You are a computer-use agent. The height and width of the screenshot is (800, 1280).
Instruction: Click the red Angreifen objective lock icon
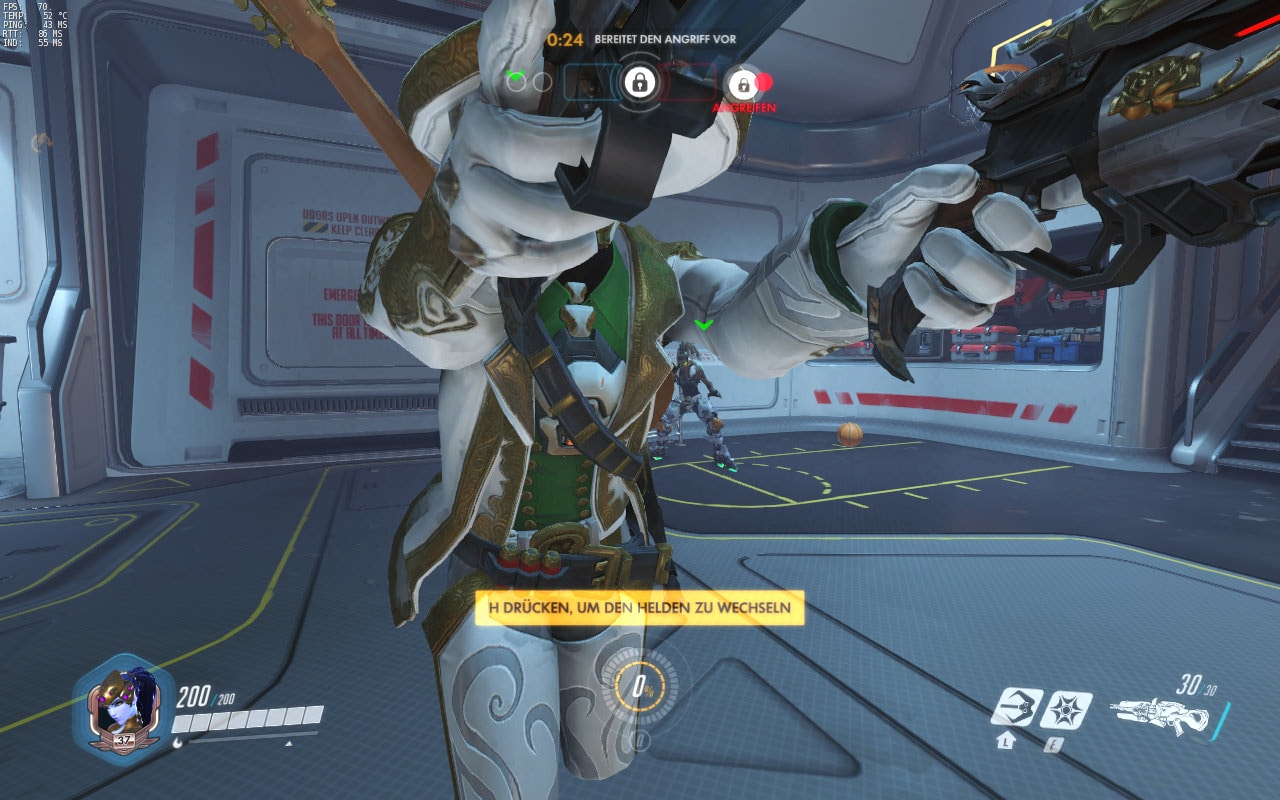(x=743, y=83)
